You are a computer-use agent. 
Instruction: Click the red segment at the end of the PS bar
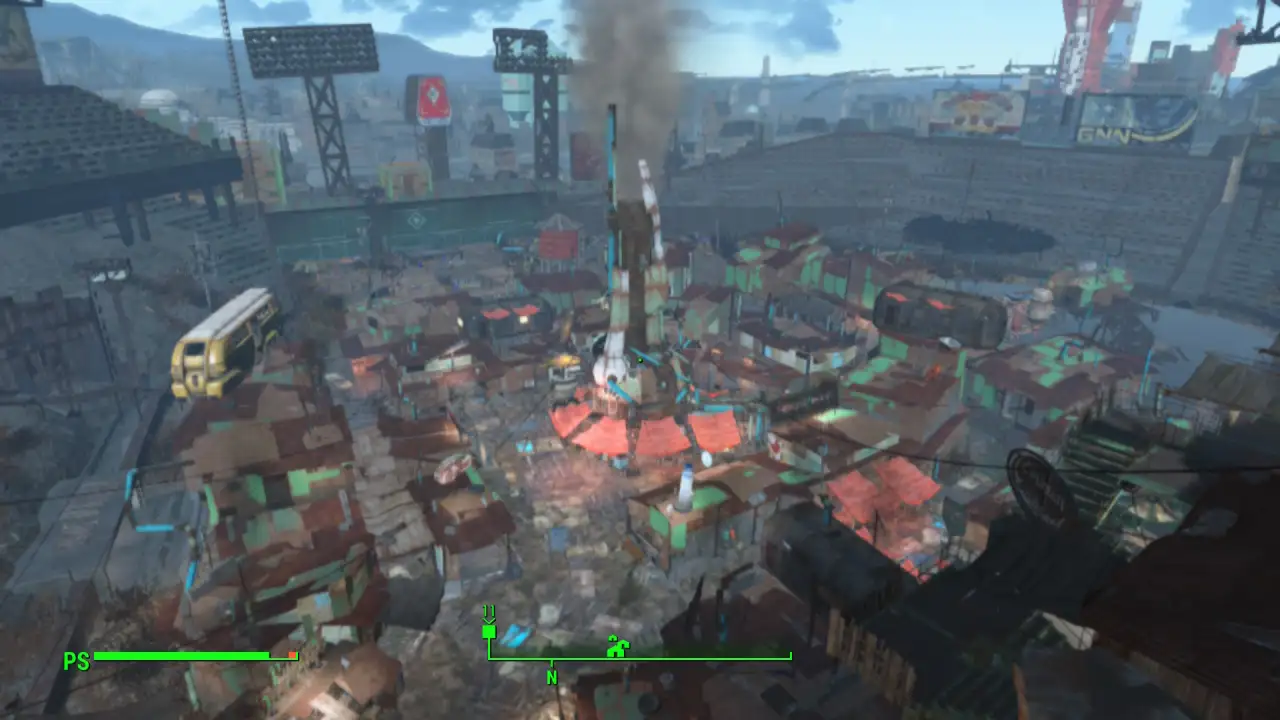[290, 656]
